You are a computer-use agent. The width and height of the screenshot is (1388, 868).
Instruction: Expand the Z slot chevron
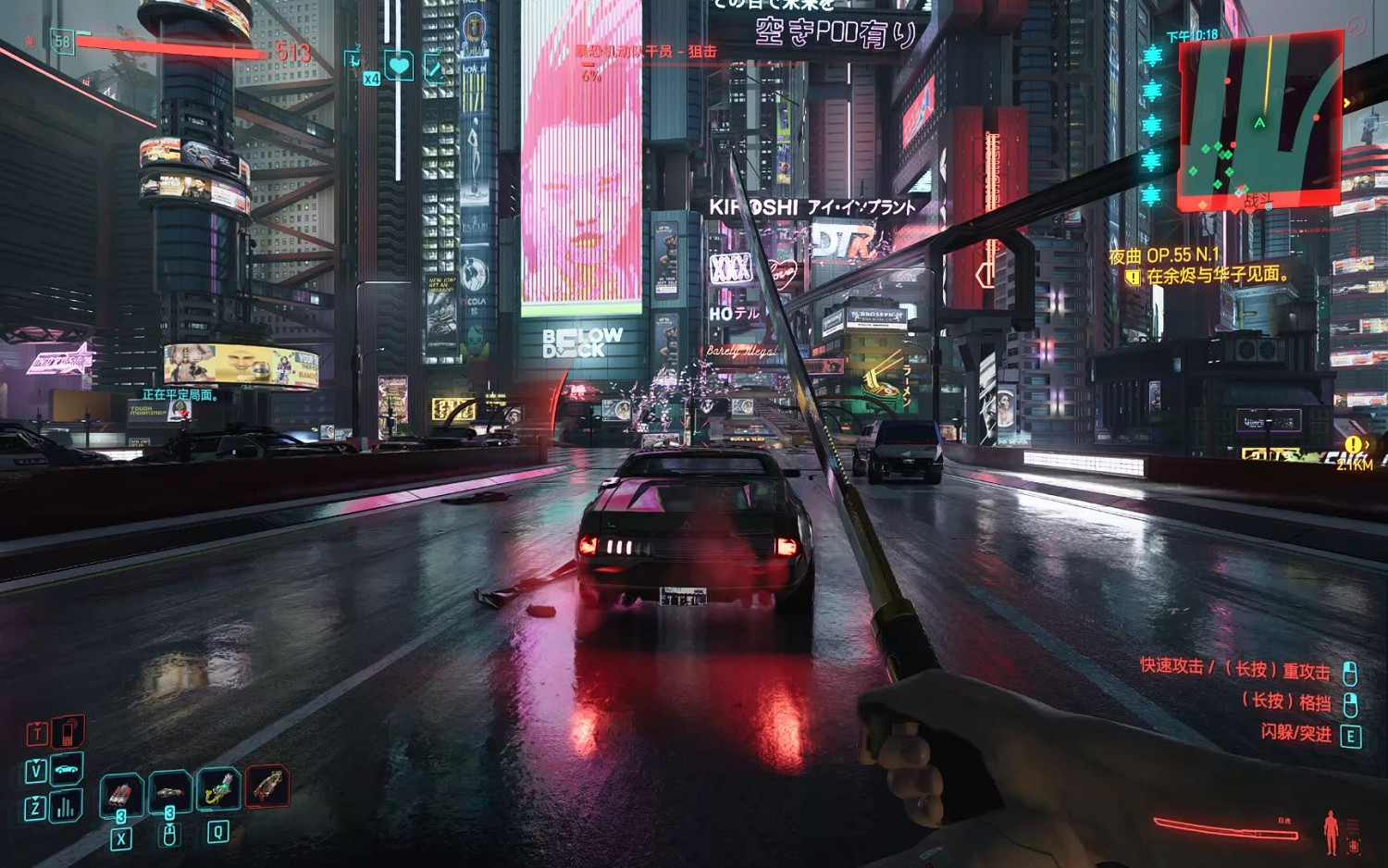[x=36, y=800]
